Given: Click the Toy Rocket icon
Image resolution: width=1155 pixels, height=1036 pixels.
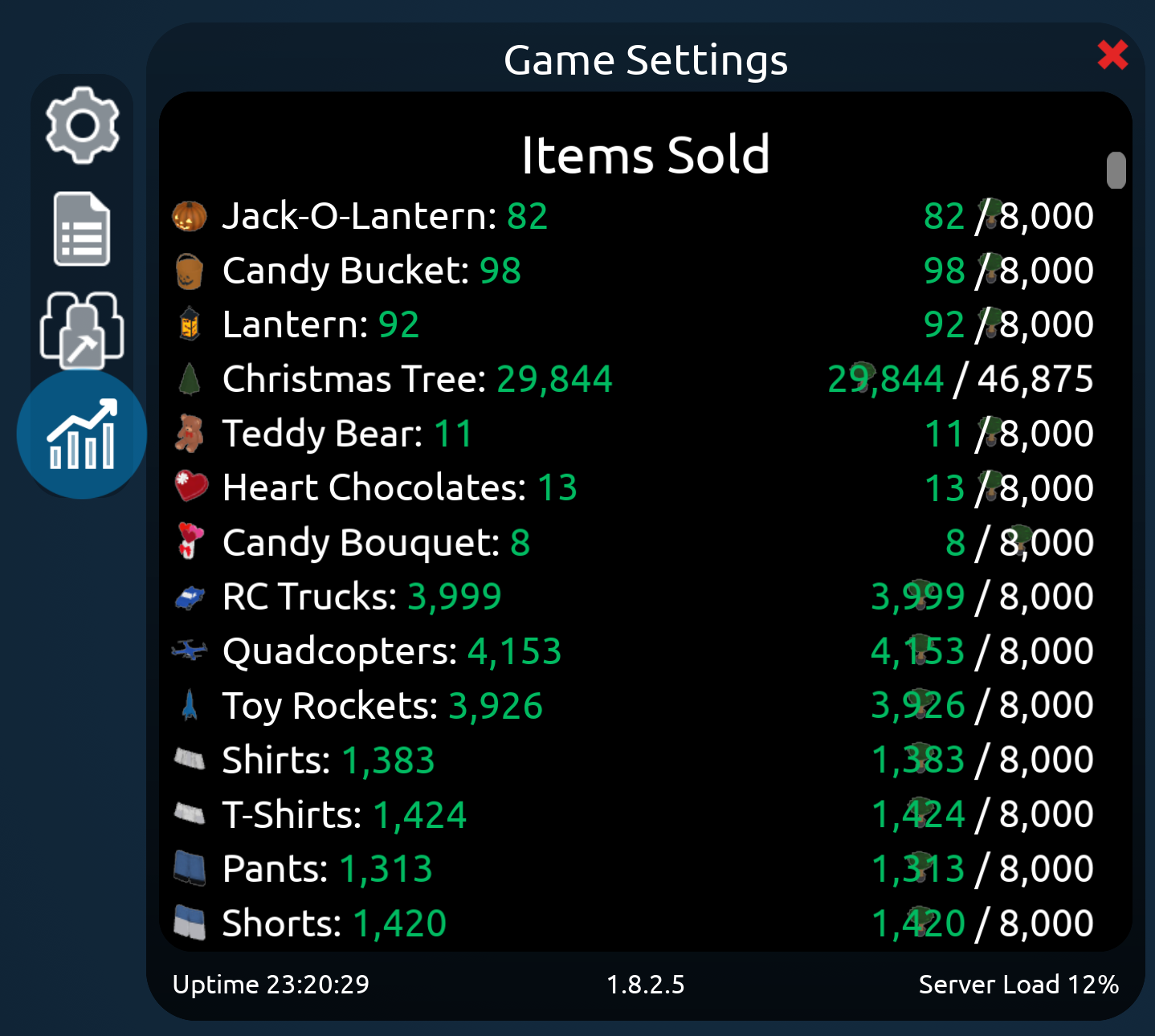Looking at the screenshot, I should (191, 705).
